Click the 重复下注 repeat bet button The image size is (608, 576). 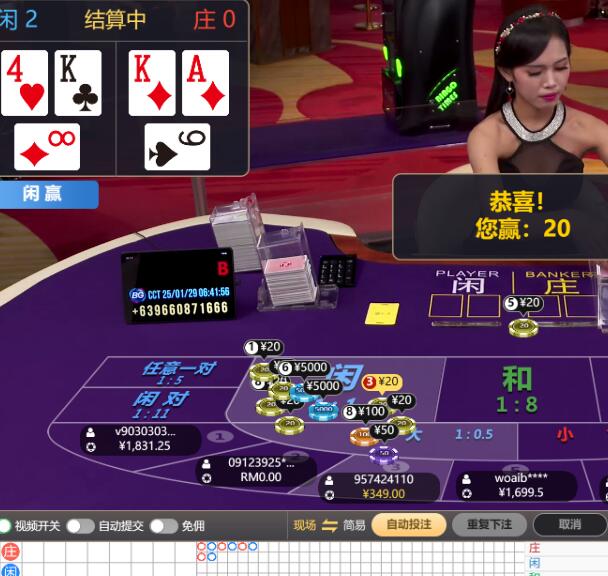[x=489, y=524]
